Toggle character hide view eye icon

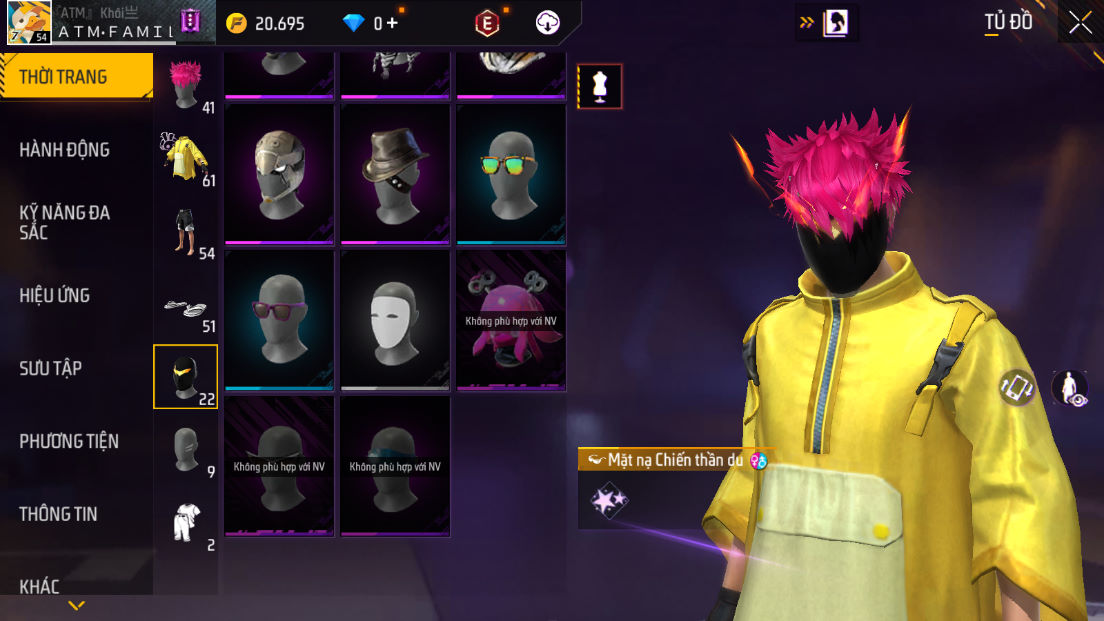point(1070,388)
